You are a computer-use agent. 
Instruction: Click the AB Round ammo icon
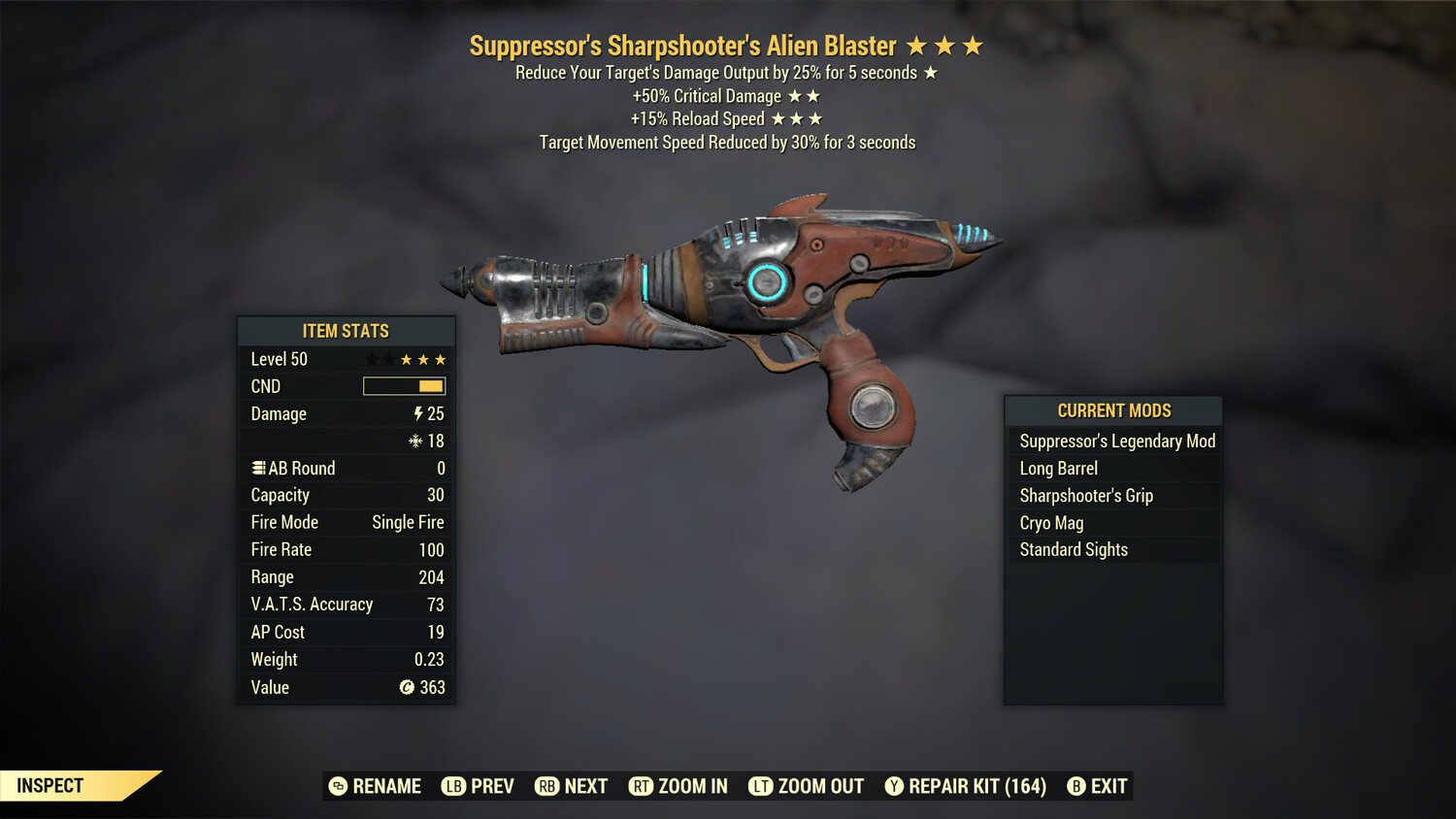tap(257, 468)
